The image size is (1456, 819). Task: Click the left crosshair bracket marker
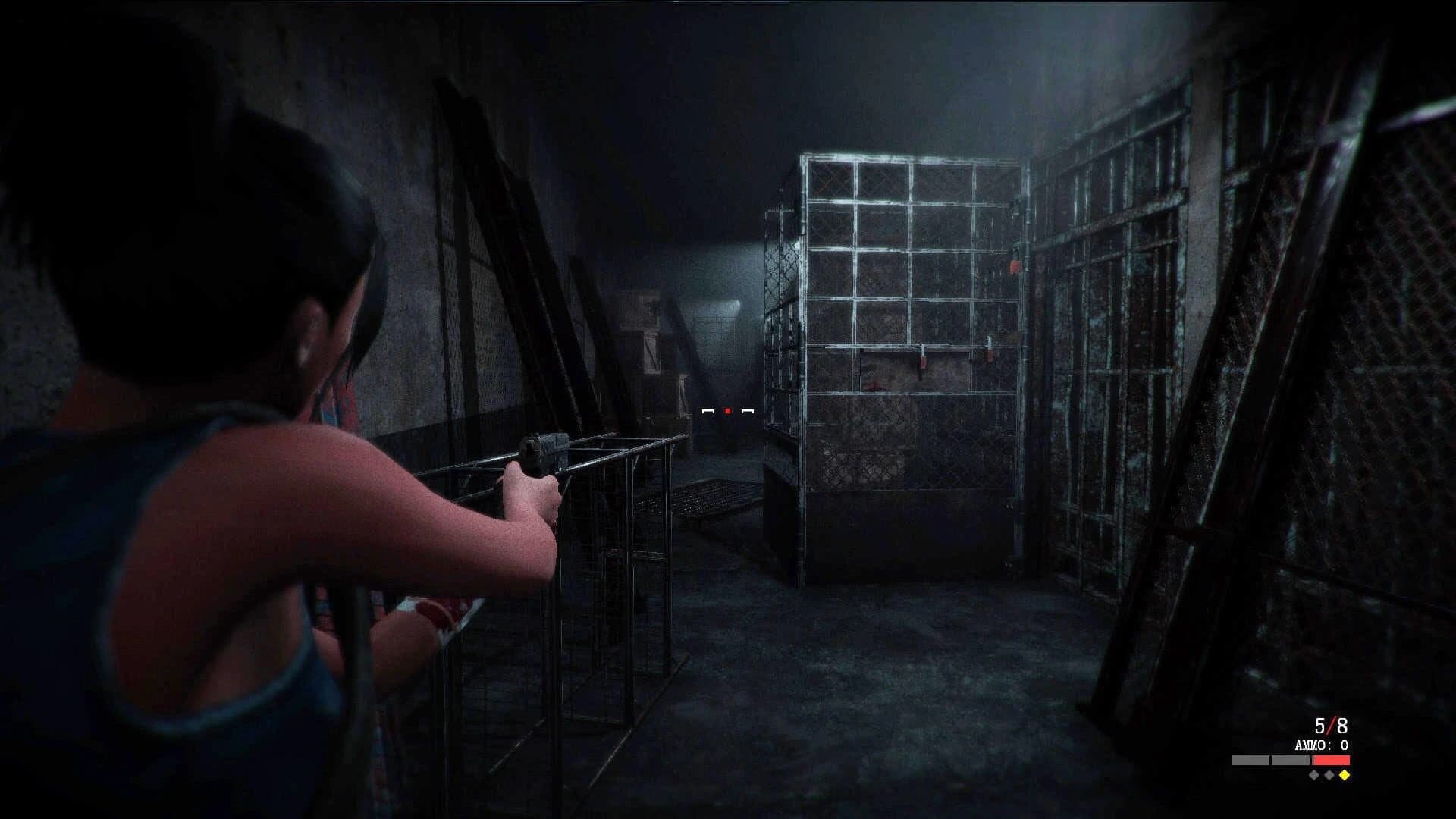708,412
